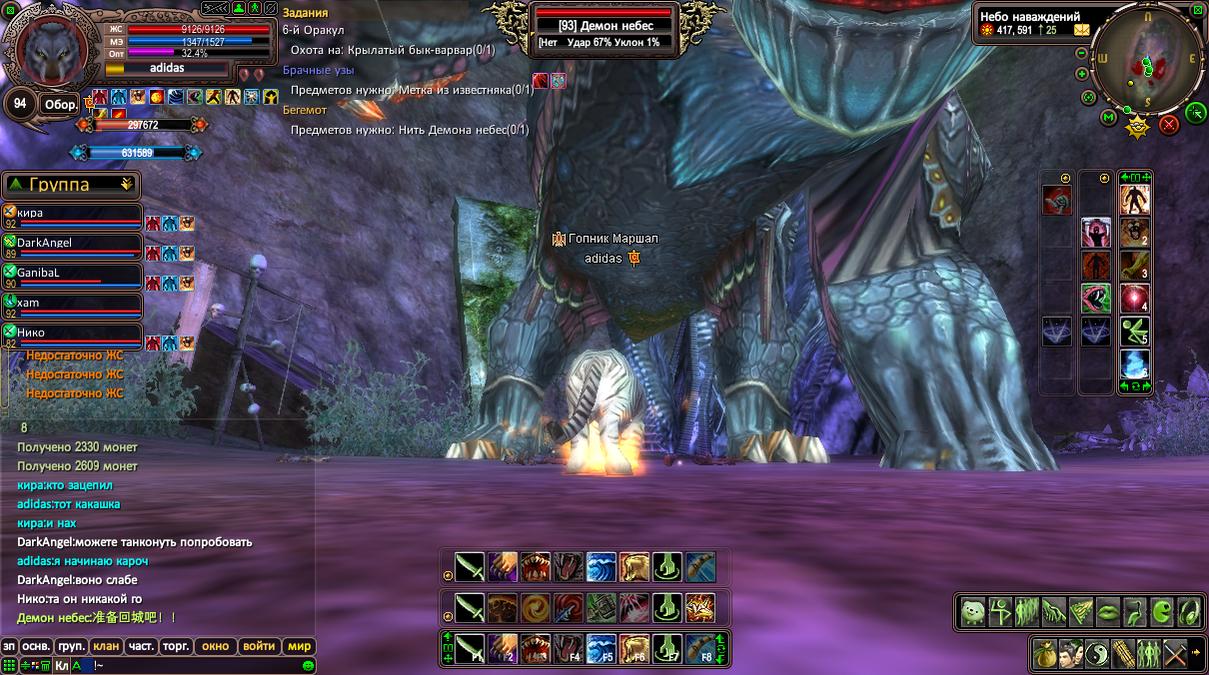This screenshot has width=1209, height=675.
Task: Toggle the Обор. mode button
Action: 59,105
